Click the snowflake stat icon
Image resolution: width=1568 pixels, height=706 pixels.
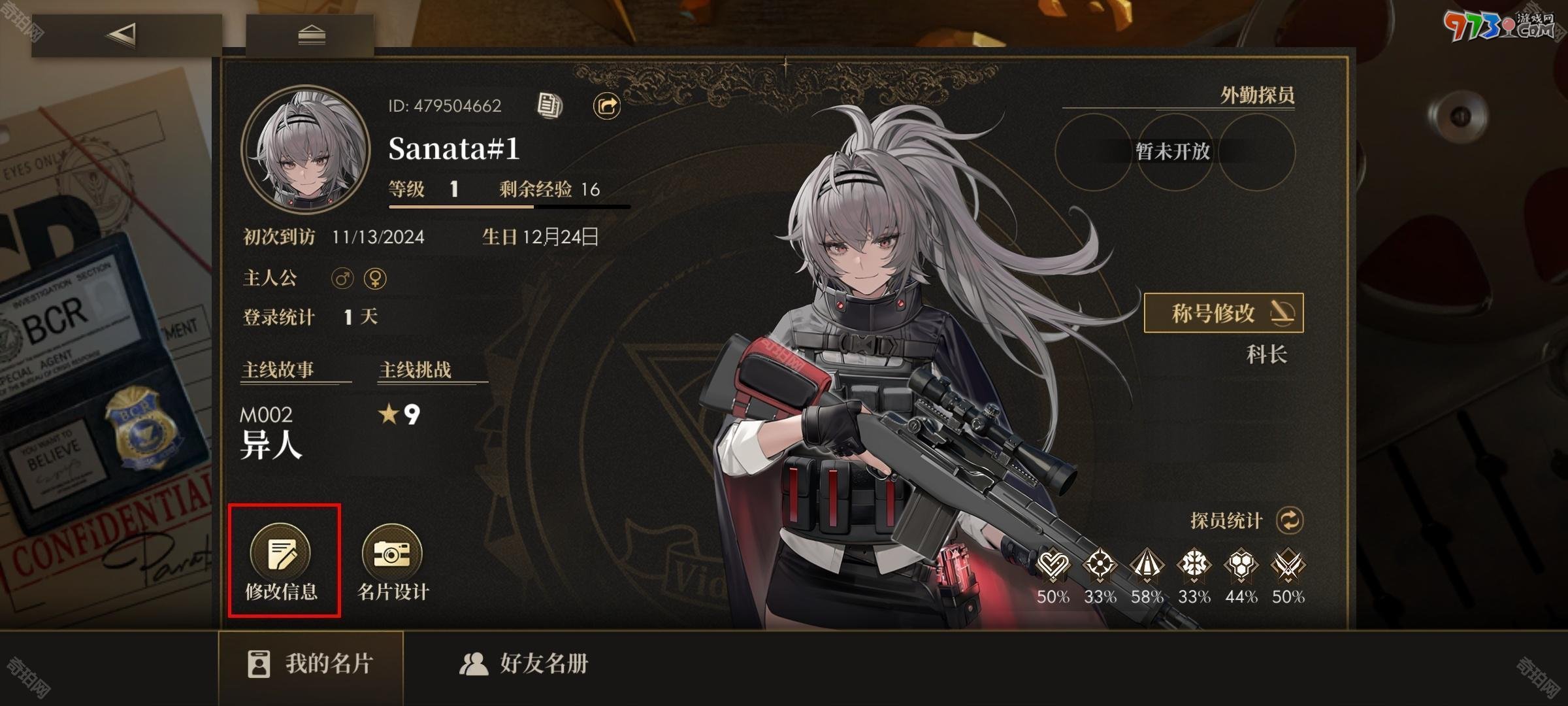tap(1194, 565)
